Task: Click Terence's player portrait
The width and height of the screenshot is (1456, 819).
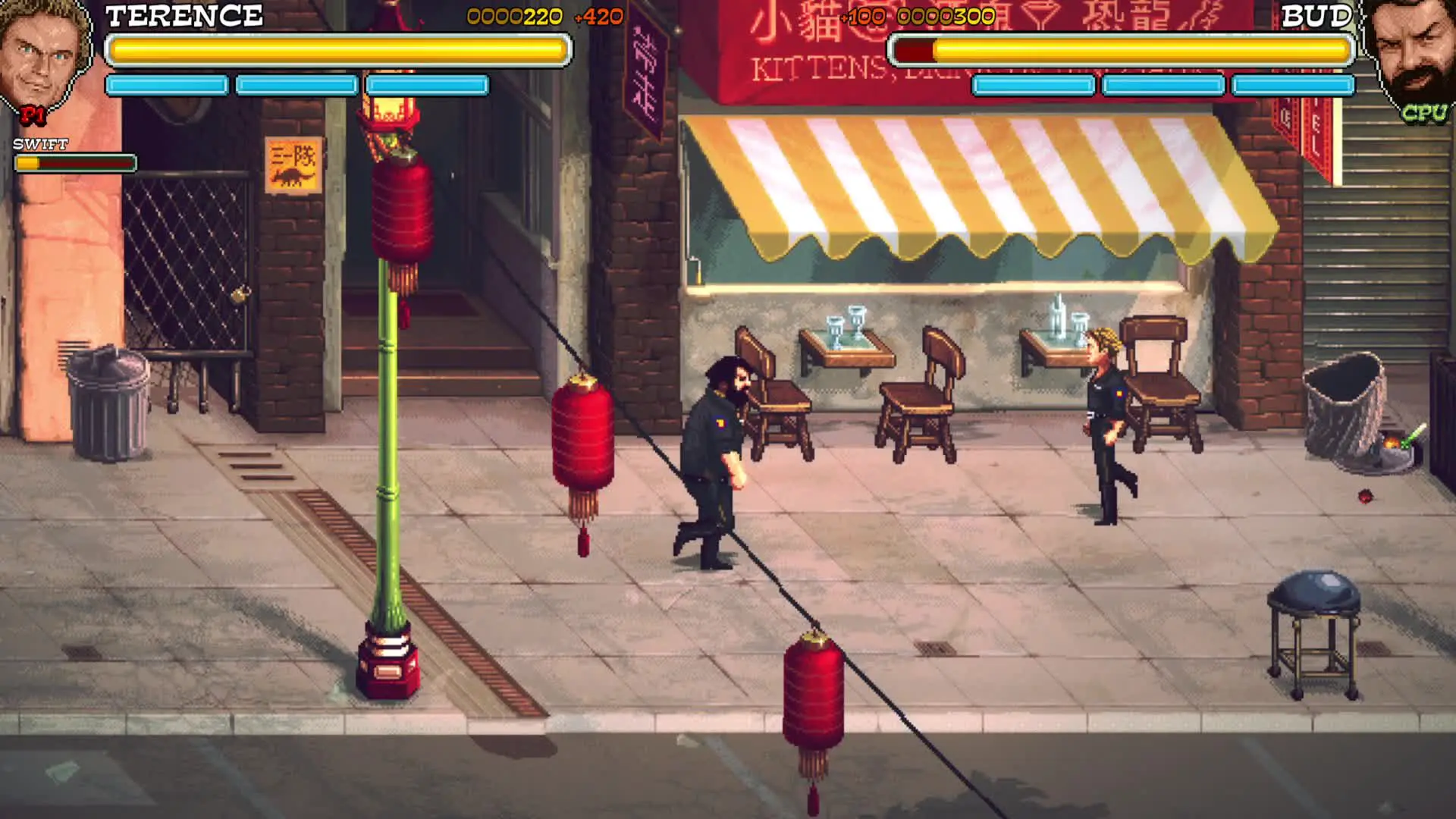Action: coord(43,57)
